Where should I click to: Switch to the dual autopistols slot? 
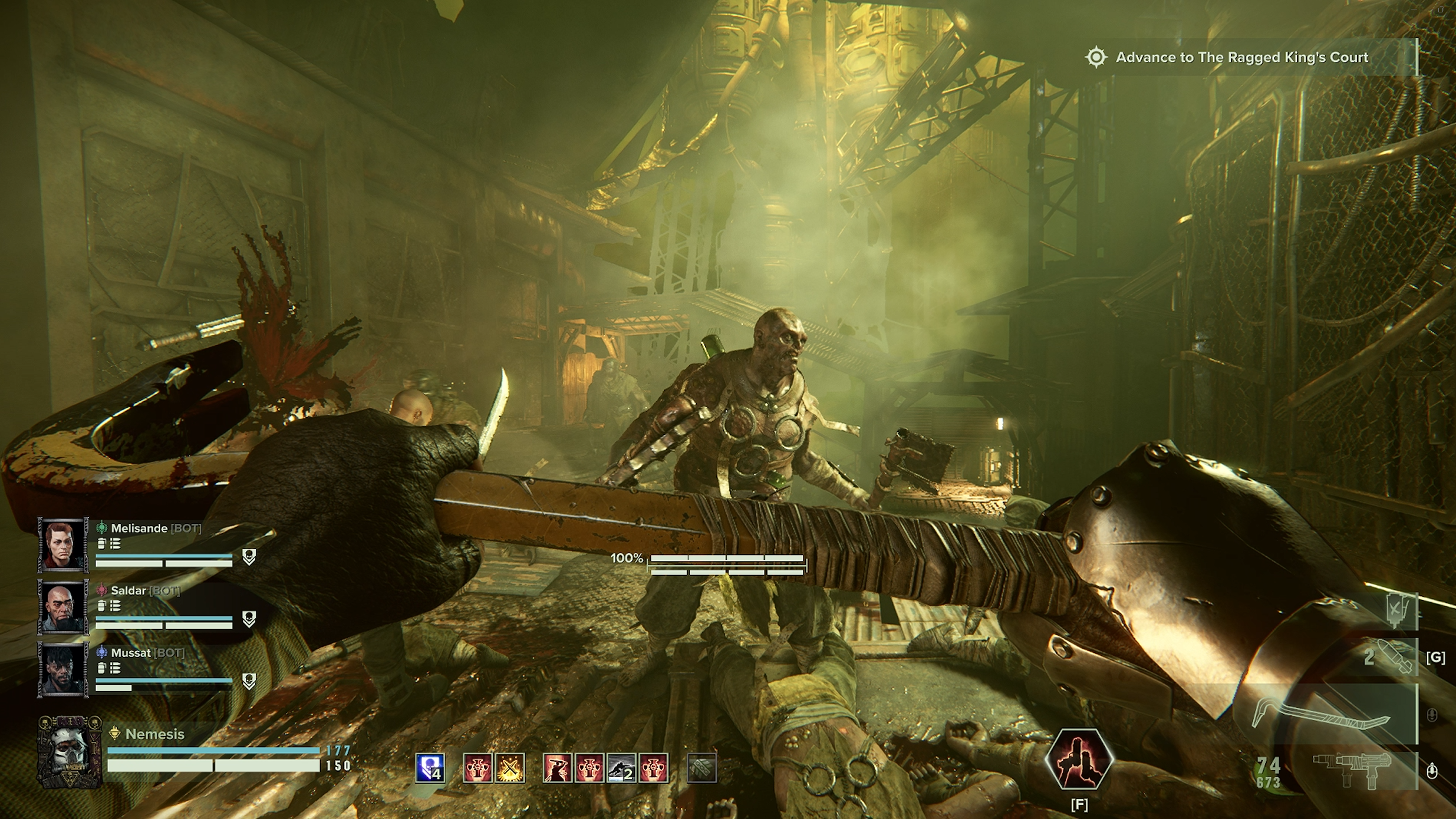[x=1352, y=769]
